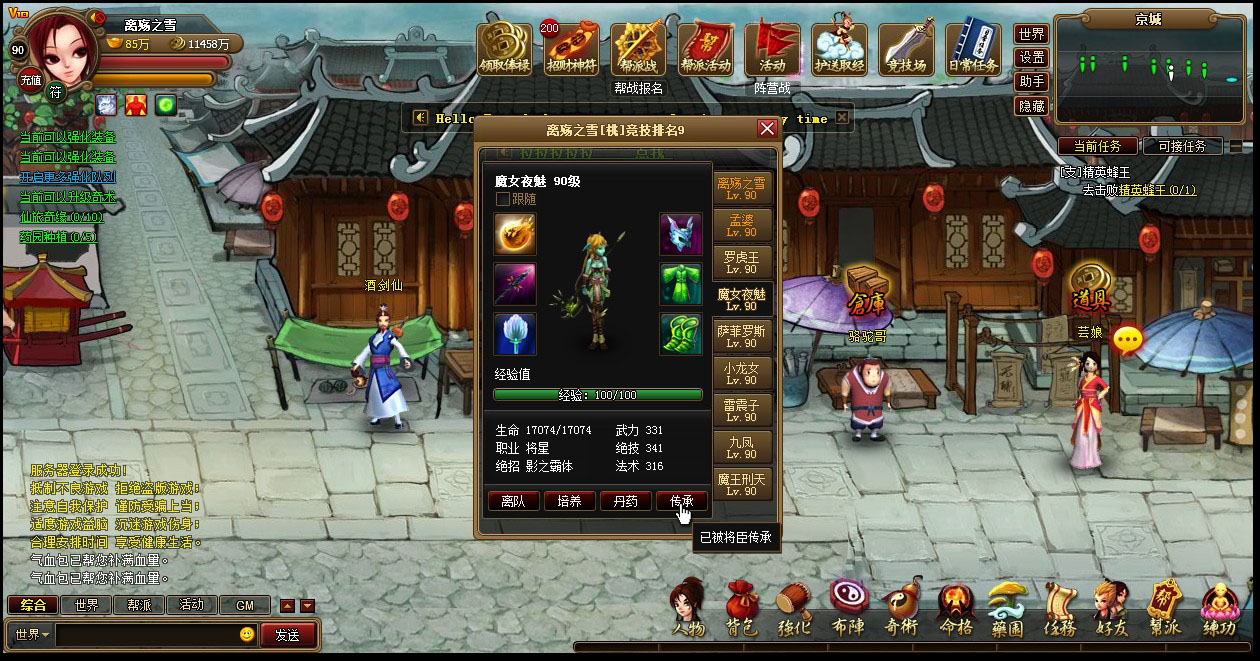Close the character panel with the red X
This screenshot has width=1260, height=661.
767,129
